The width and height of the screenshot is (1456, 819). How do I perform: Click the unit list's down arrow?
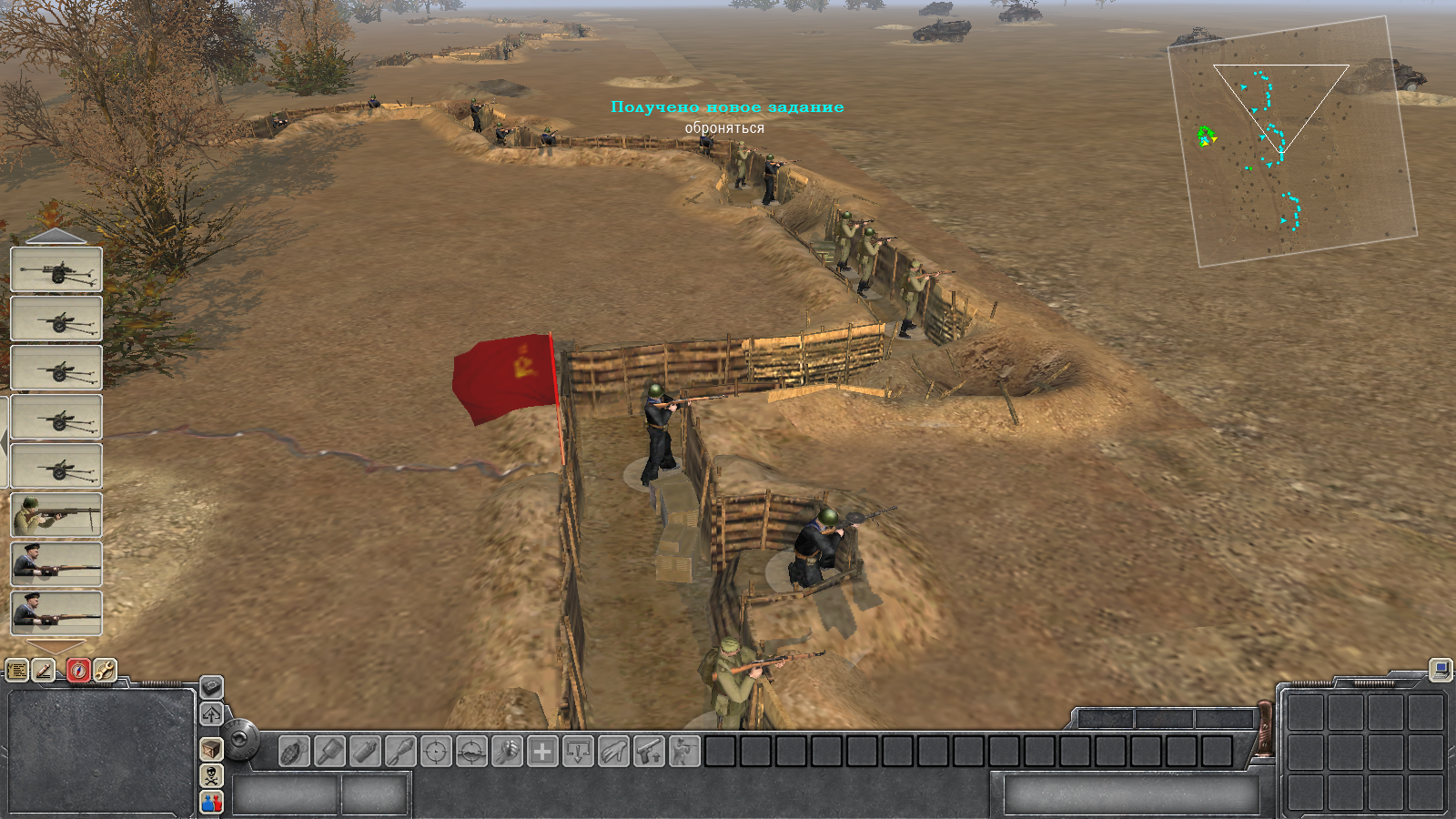[56, 646]
